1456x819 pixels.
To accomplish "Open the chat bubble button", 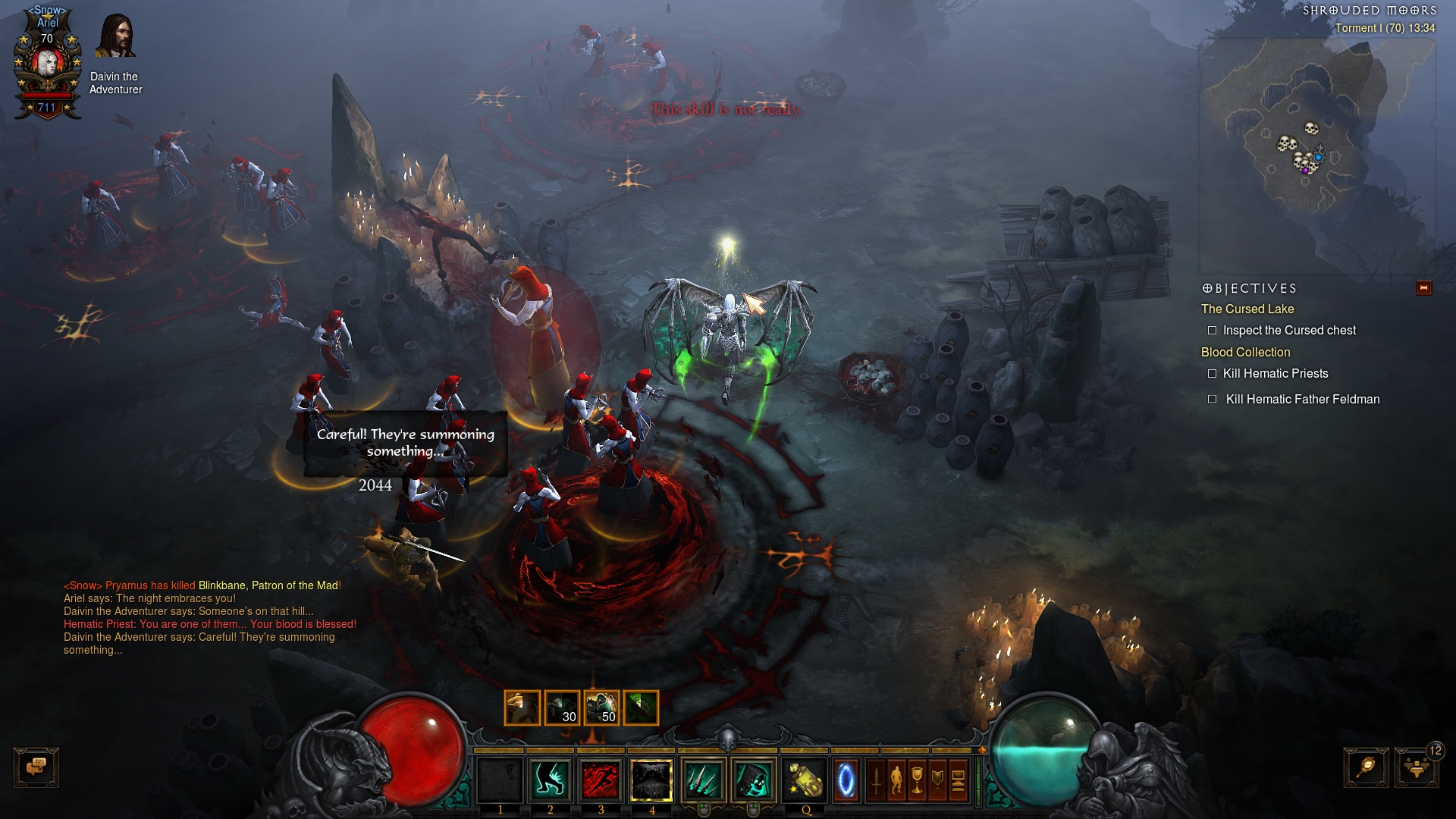I will 36,767.
